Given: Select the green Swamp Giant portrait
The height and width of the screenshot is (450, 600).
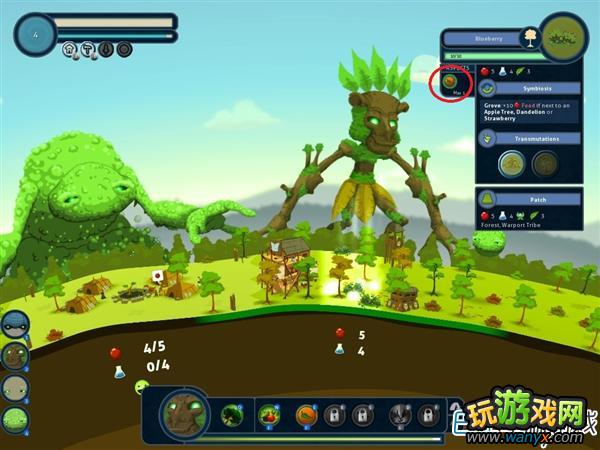Looking at the screenshot, I should (x=13, y=419).
